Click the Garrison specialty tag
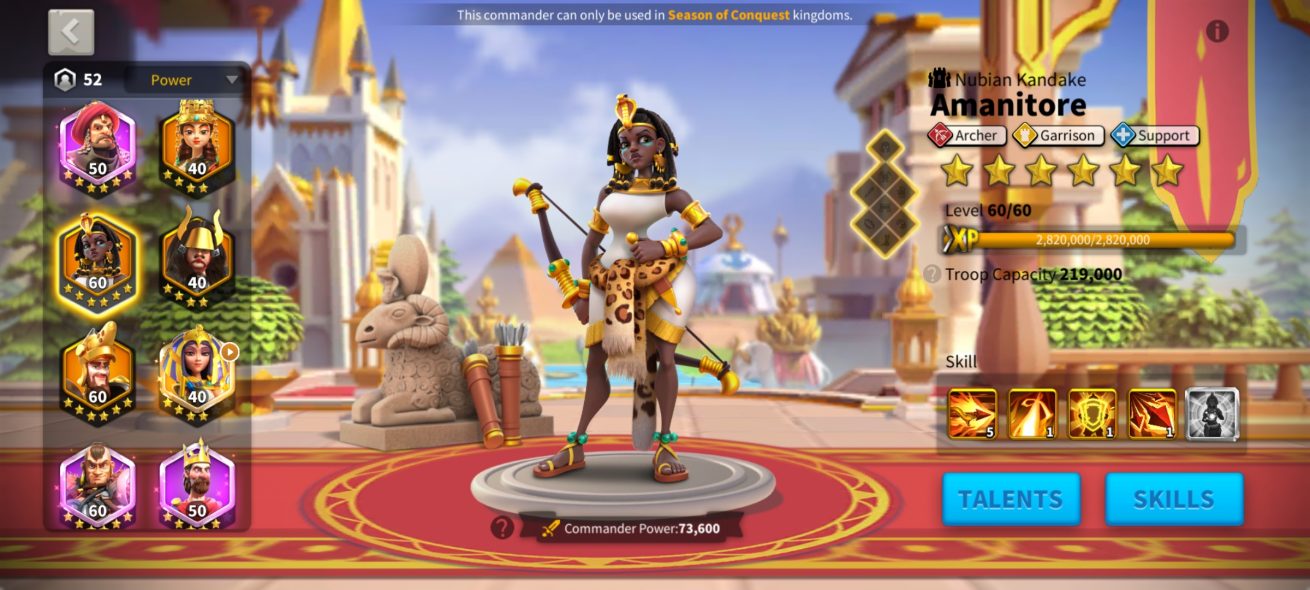The width and height of the screenshot is (1310, 590). pyautogui.click(x=1058, y=135)
